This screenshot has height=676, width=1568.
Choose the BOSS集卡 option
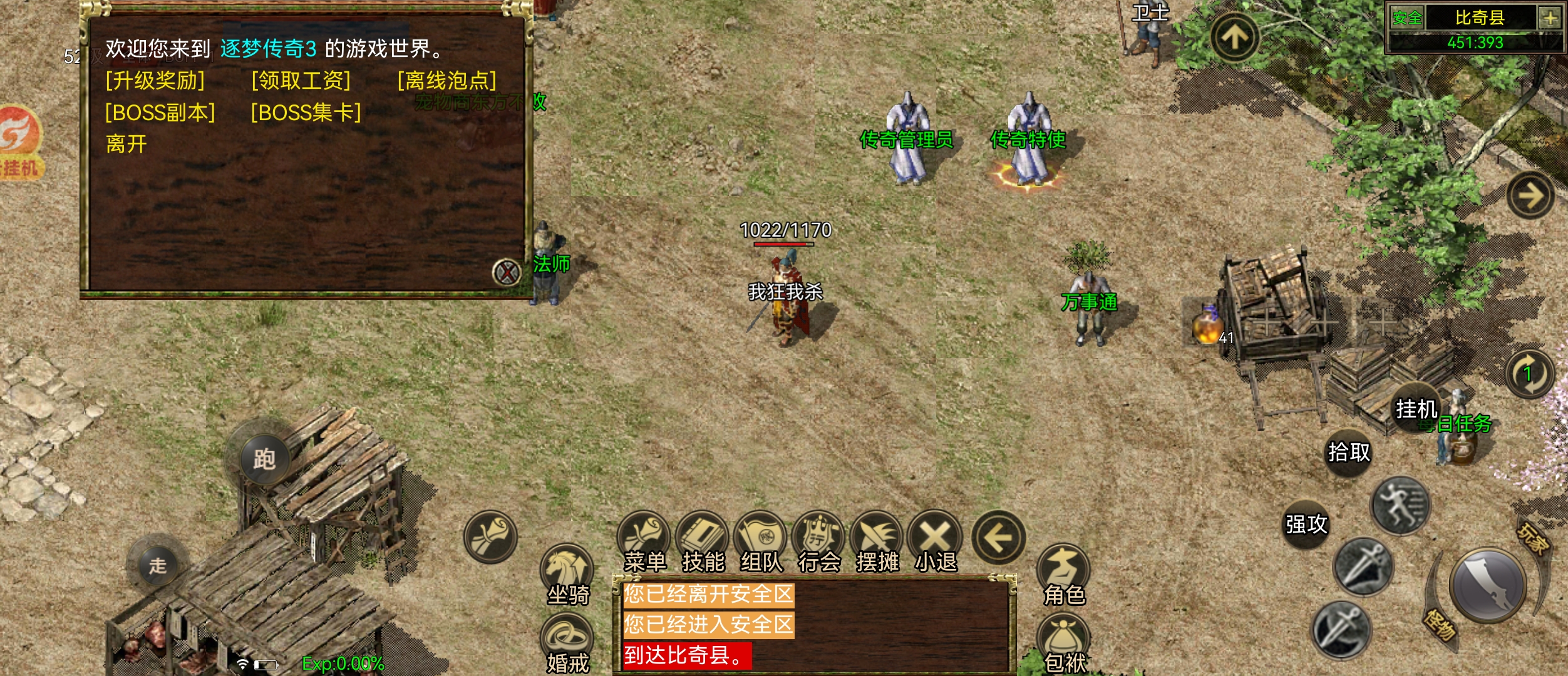click(306, 113)
